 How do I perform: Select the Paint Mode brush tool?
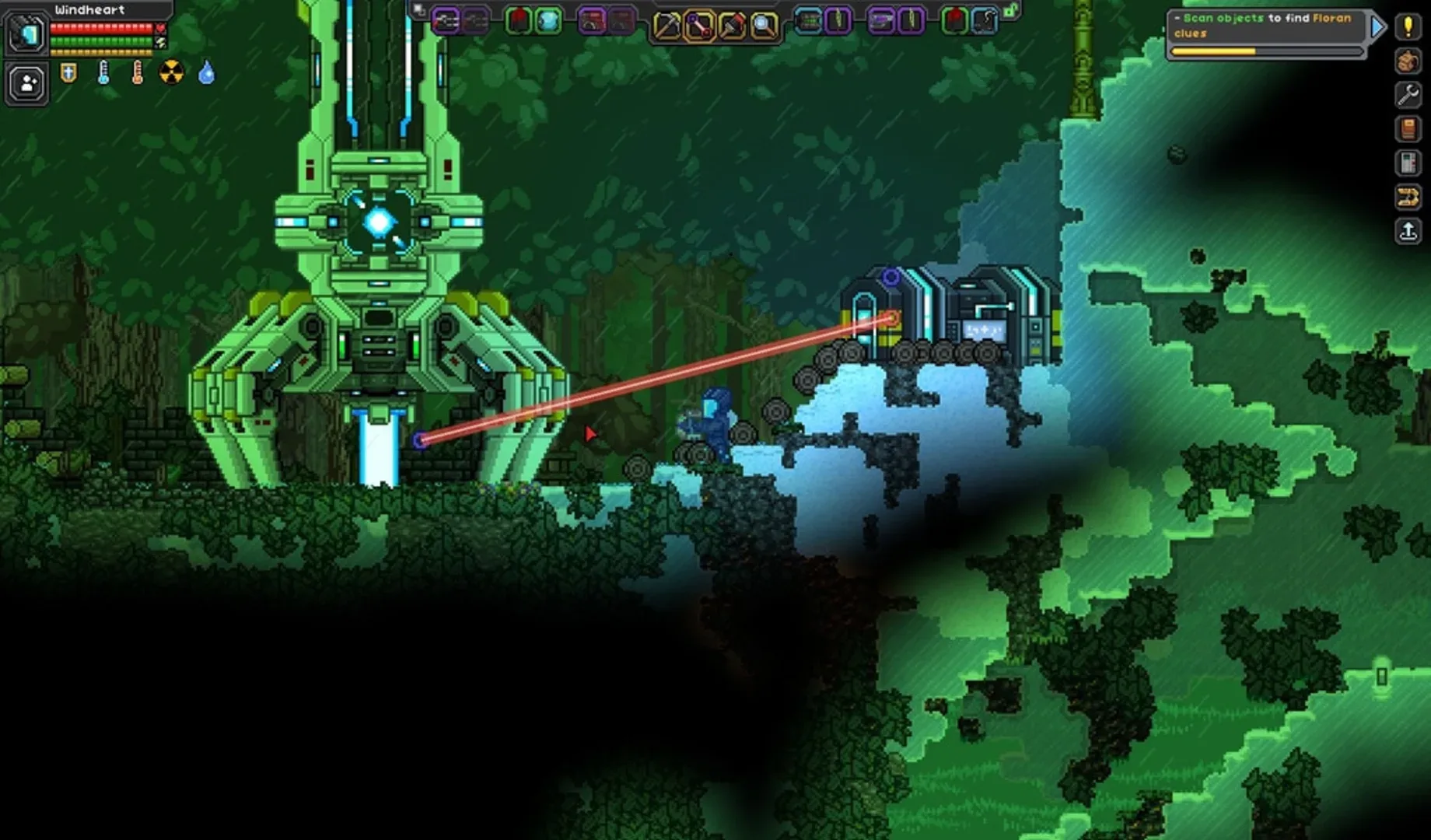[731, 22]
